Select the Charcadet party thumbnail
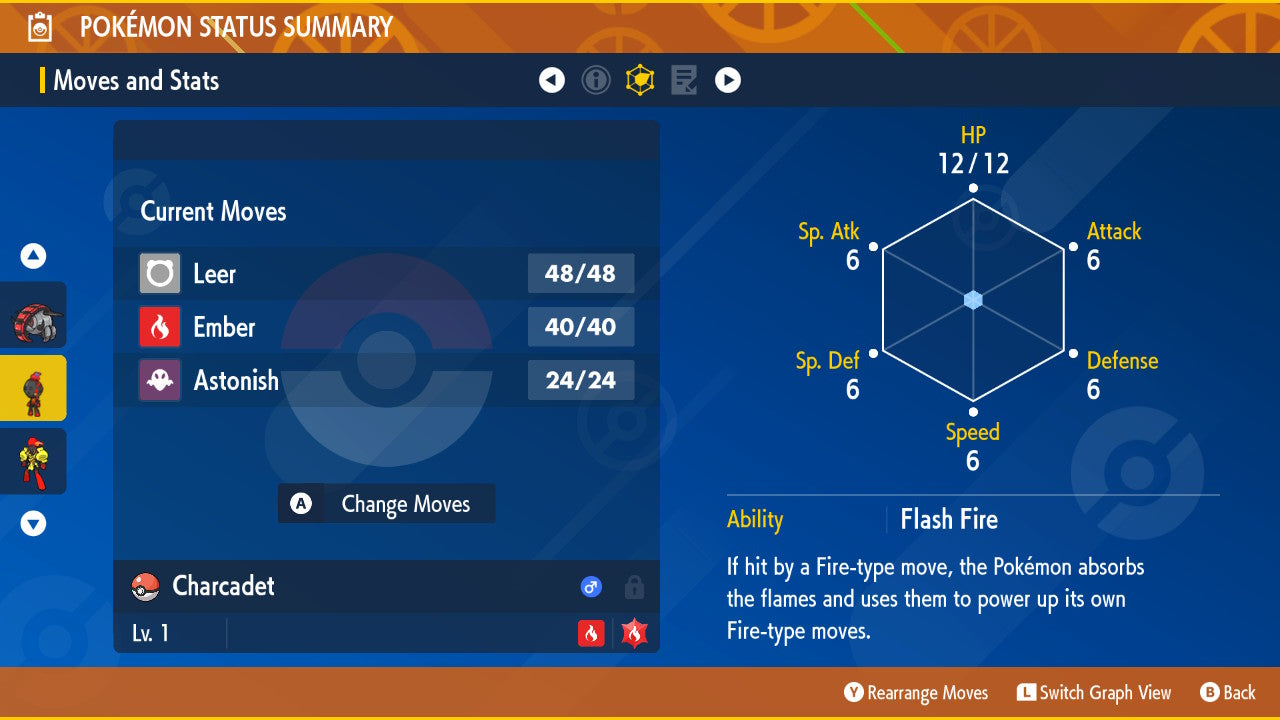This screenshot has width=1280, height=720. pyautogui.click(x=34, y=388)
